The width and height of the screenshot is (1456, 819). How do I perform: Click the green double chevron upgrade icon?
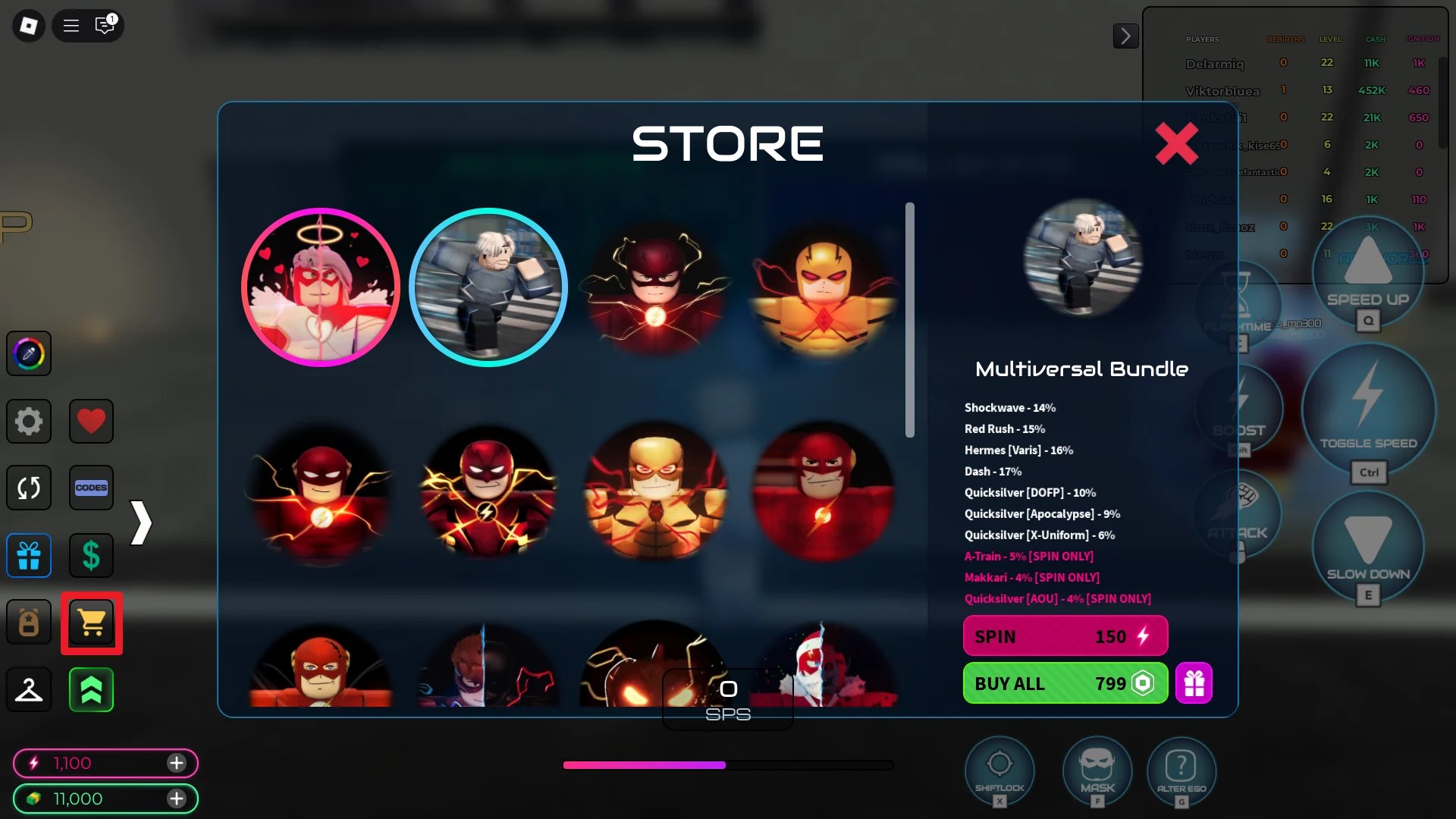coord(91,690)
